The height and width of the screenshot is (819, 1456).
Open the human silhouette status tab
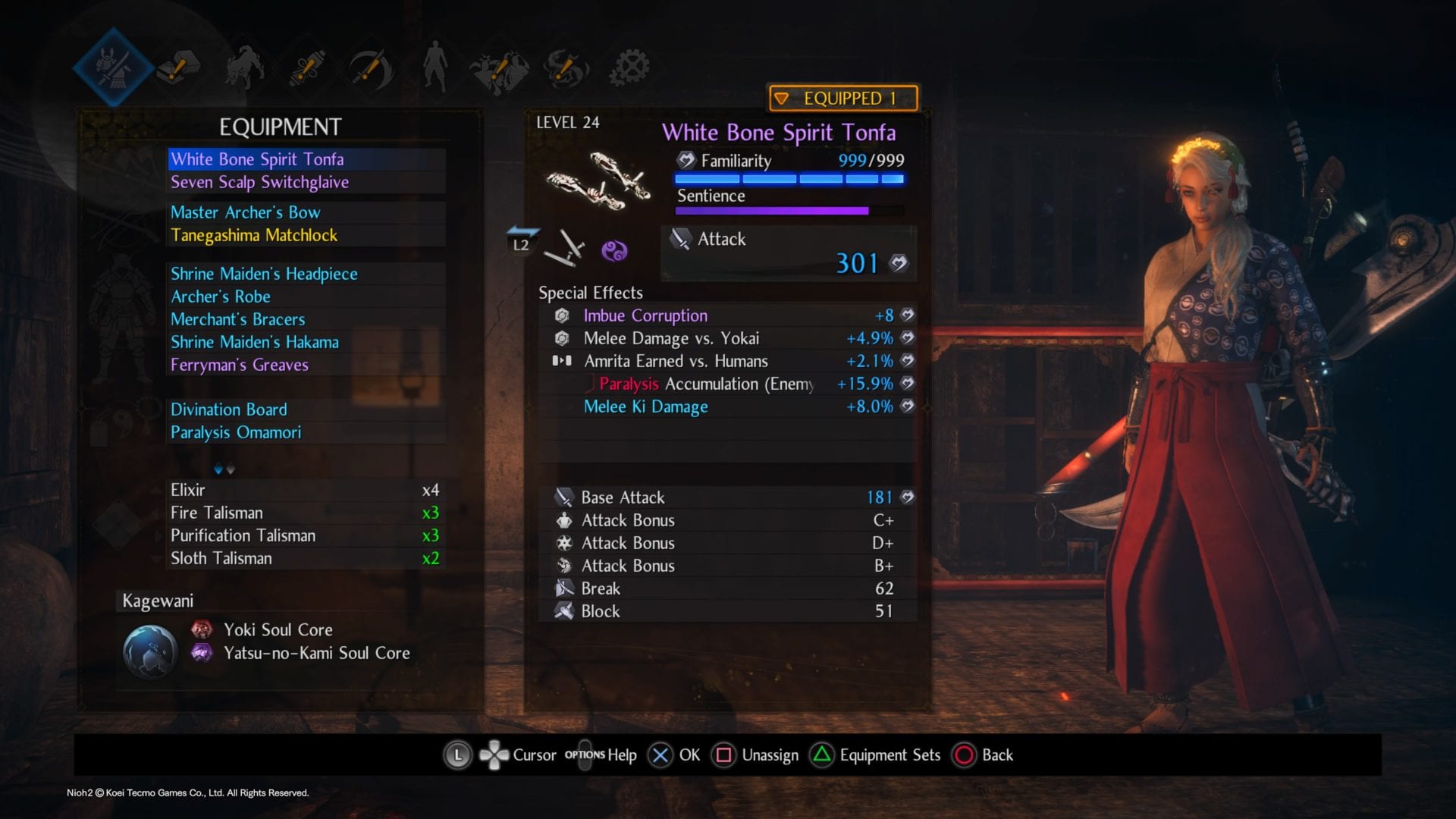(x=435, y=67)
